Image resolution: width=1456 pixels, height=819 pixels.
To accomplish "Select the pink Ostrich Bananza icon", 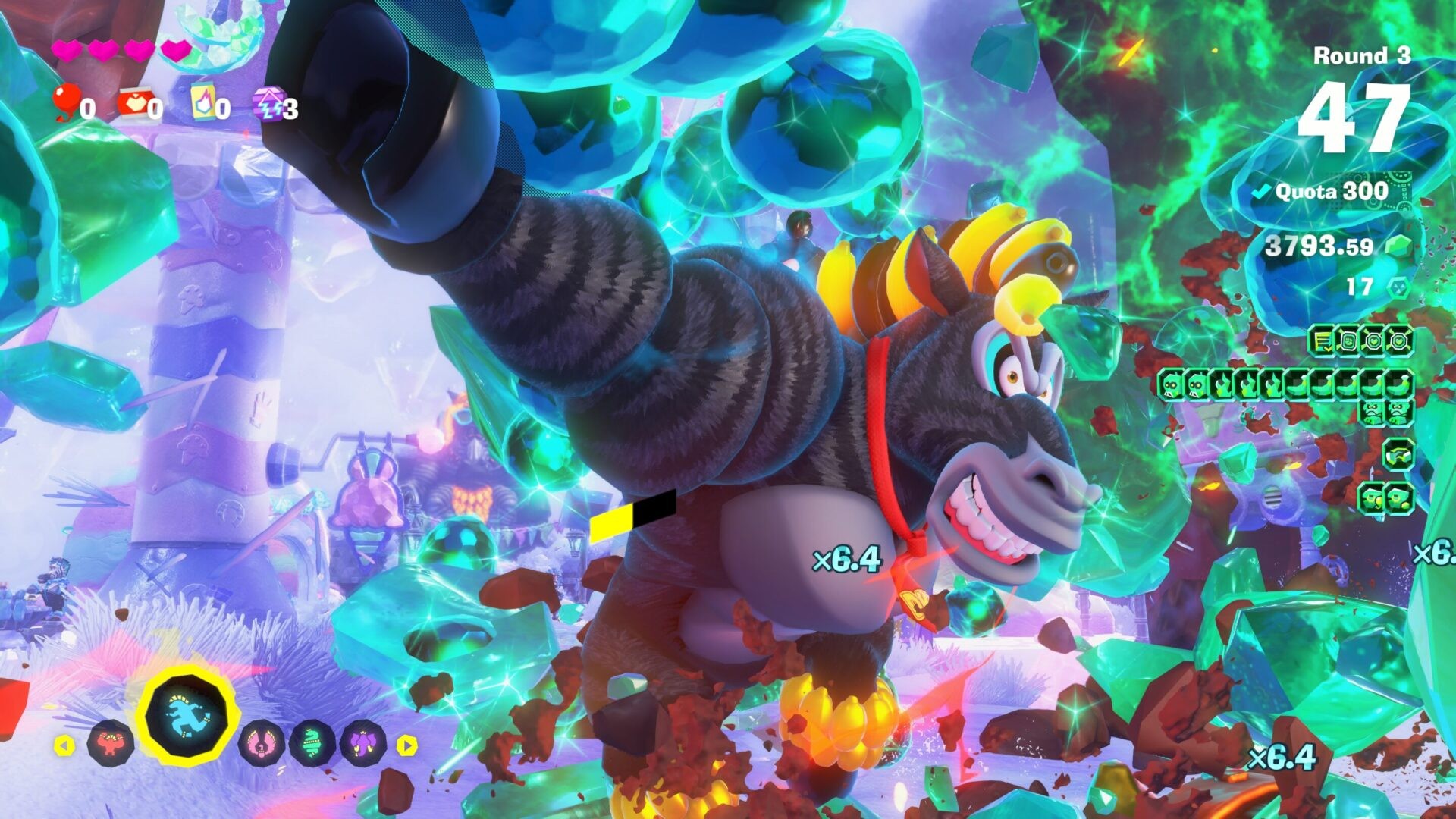I will 261,745.
